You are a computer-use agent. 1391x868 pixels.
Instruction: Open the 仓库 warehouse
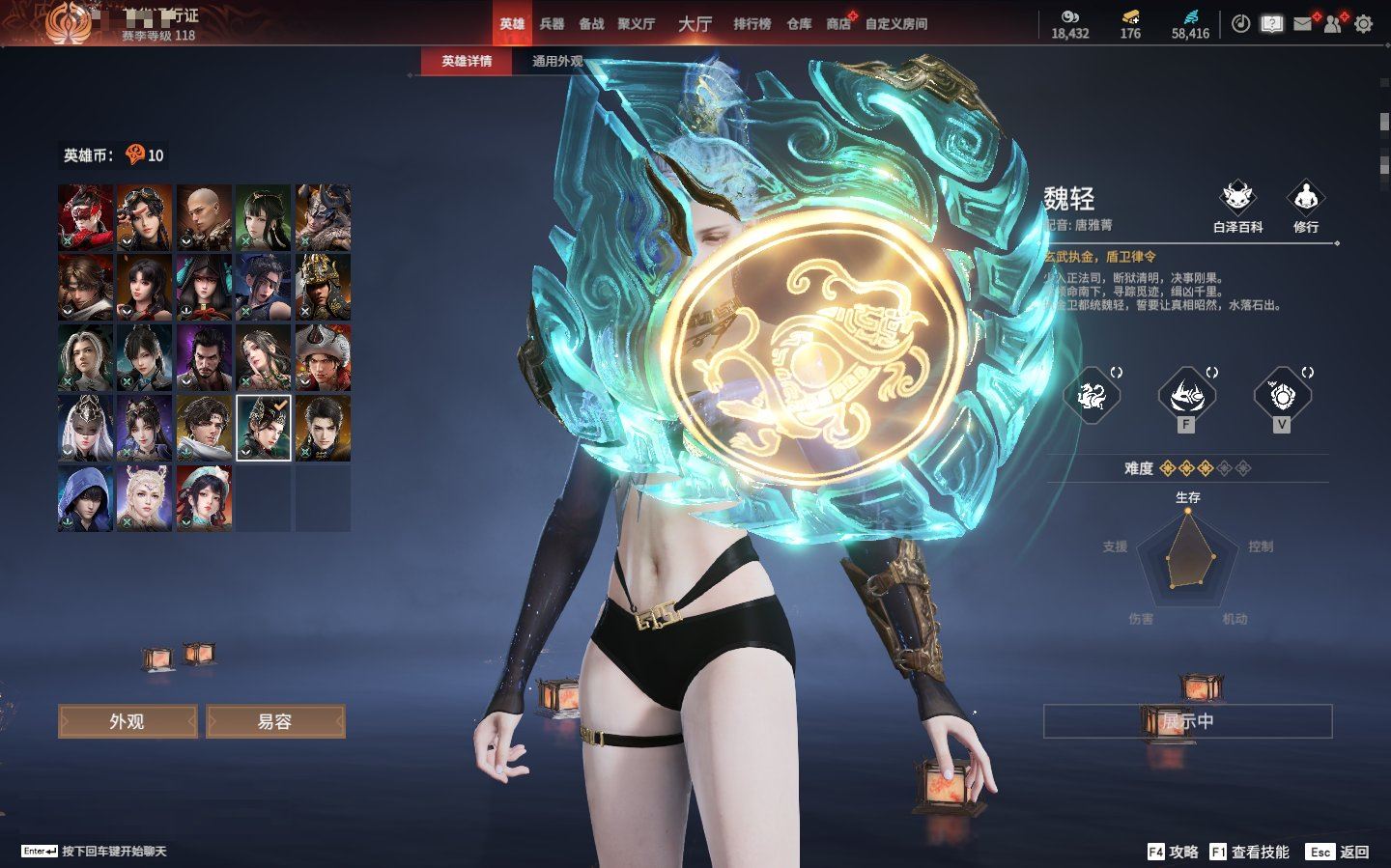tap(799, 24)
